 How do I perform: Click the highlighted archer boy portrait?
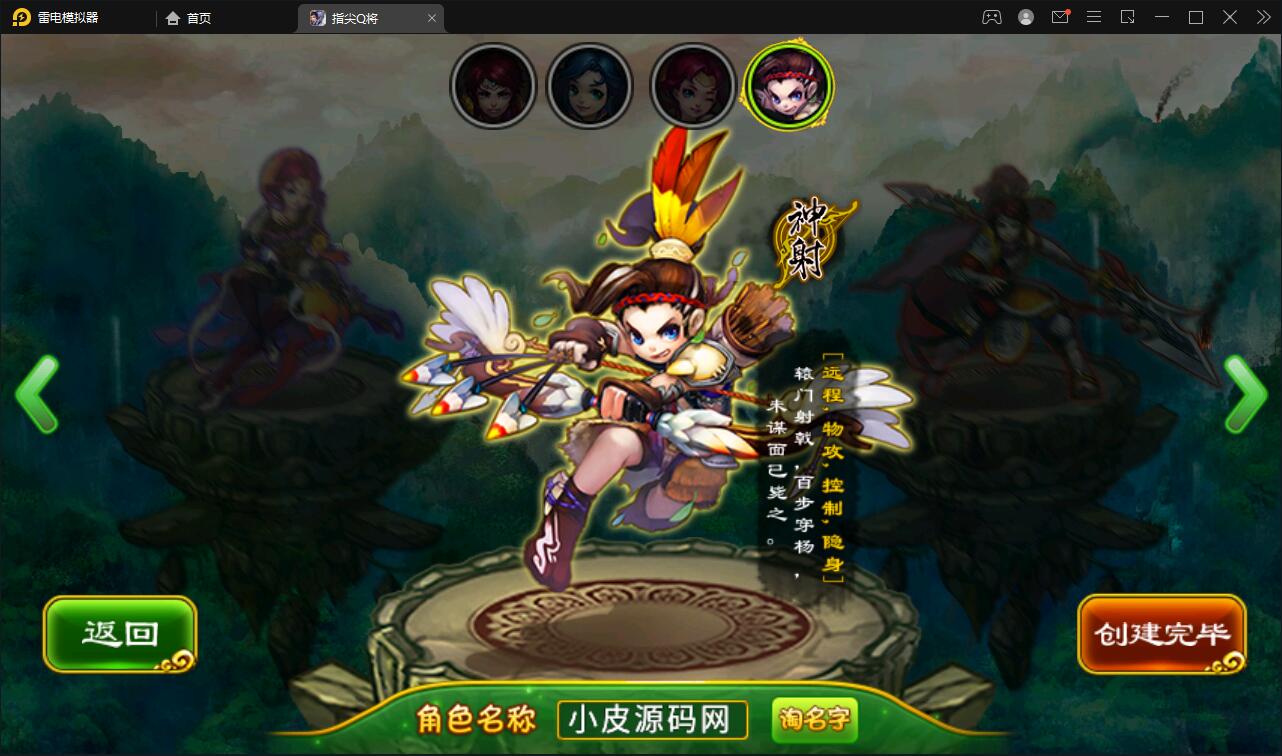point(789,86)
